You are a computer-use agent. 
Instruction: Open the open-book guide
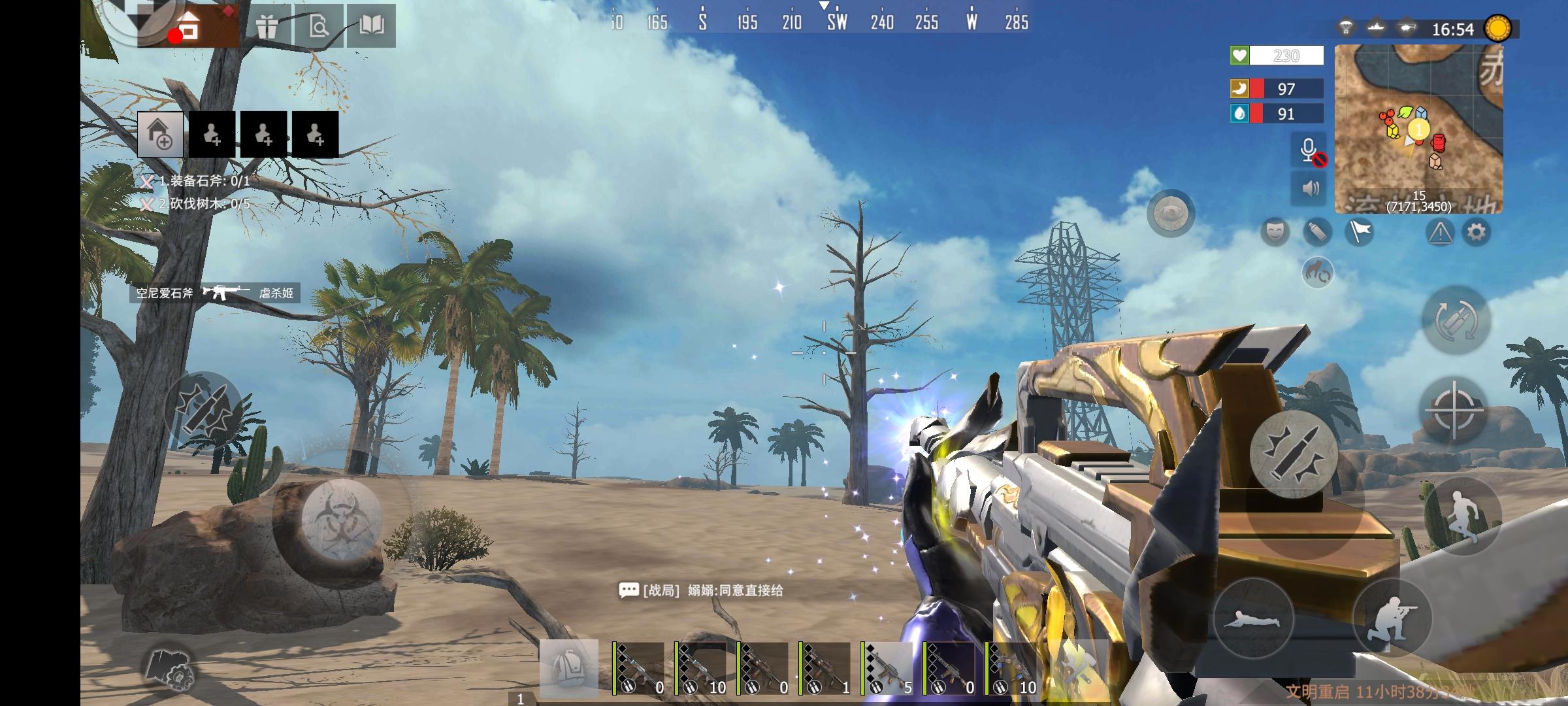[371, 27]
